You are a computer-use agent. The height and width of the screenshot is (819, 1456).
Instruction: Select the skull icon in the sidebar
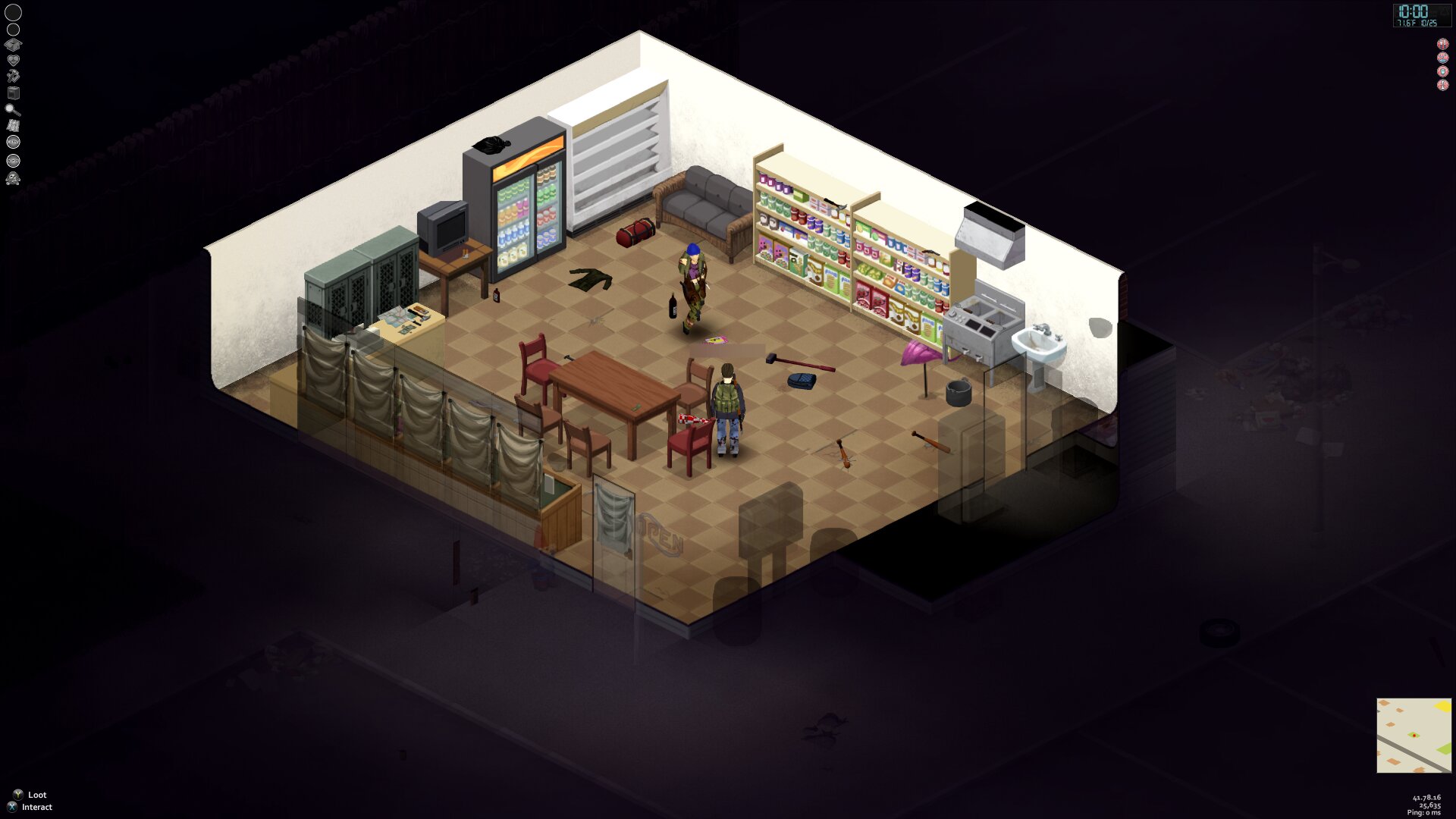13,179
